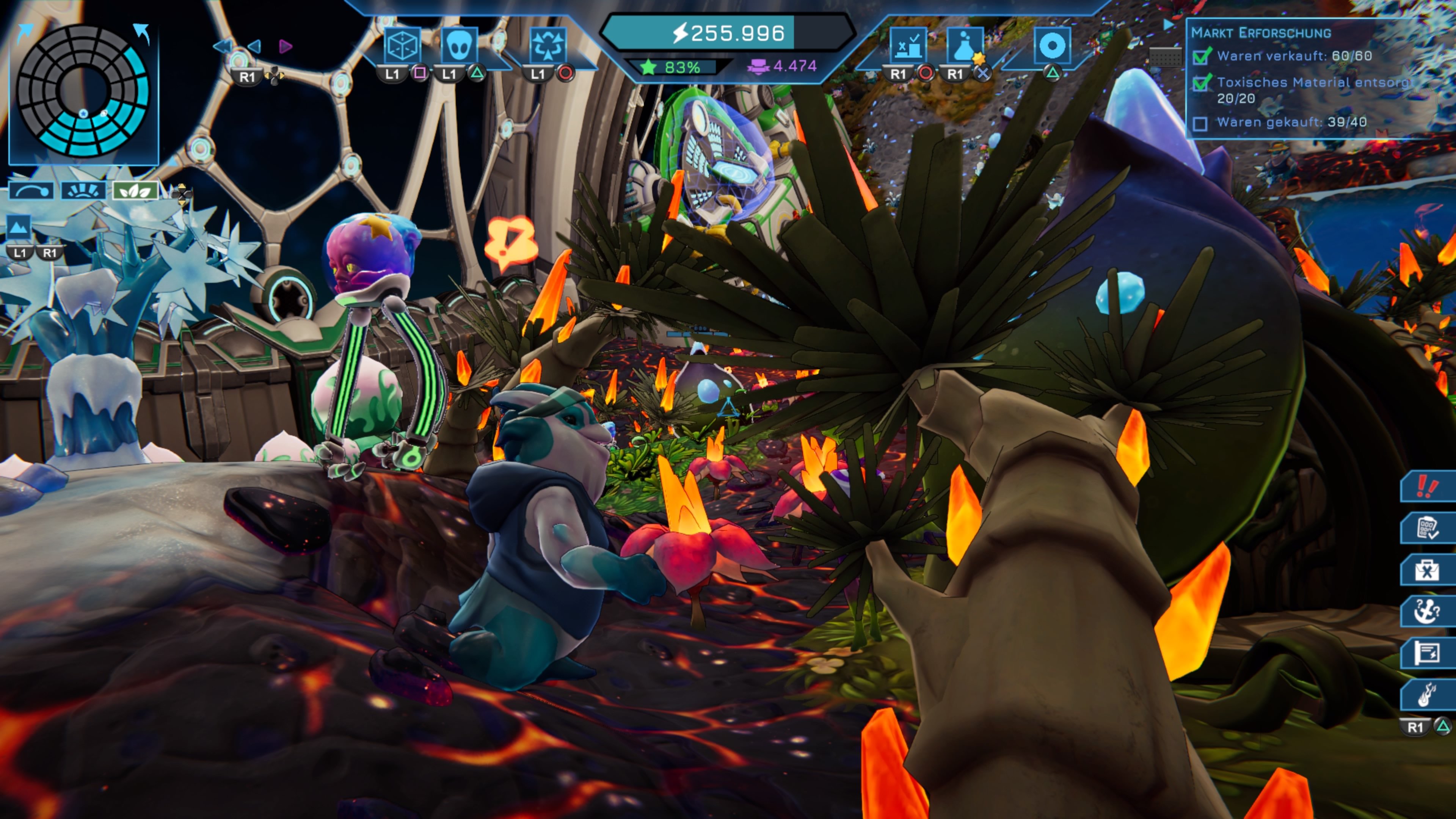Switch to the fun deck tab
This screenshot has width=1456, height=819.
(x=83, y=190)
